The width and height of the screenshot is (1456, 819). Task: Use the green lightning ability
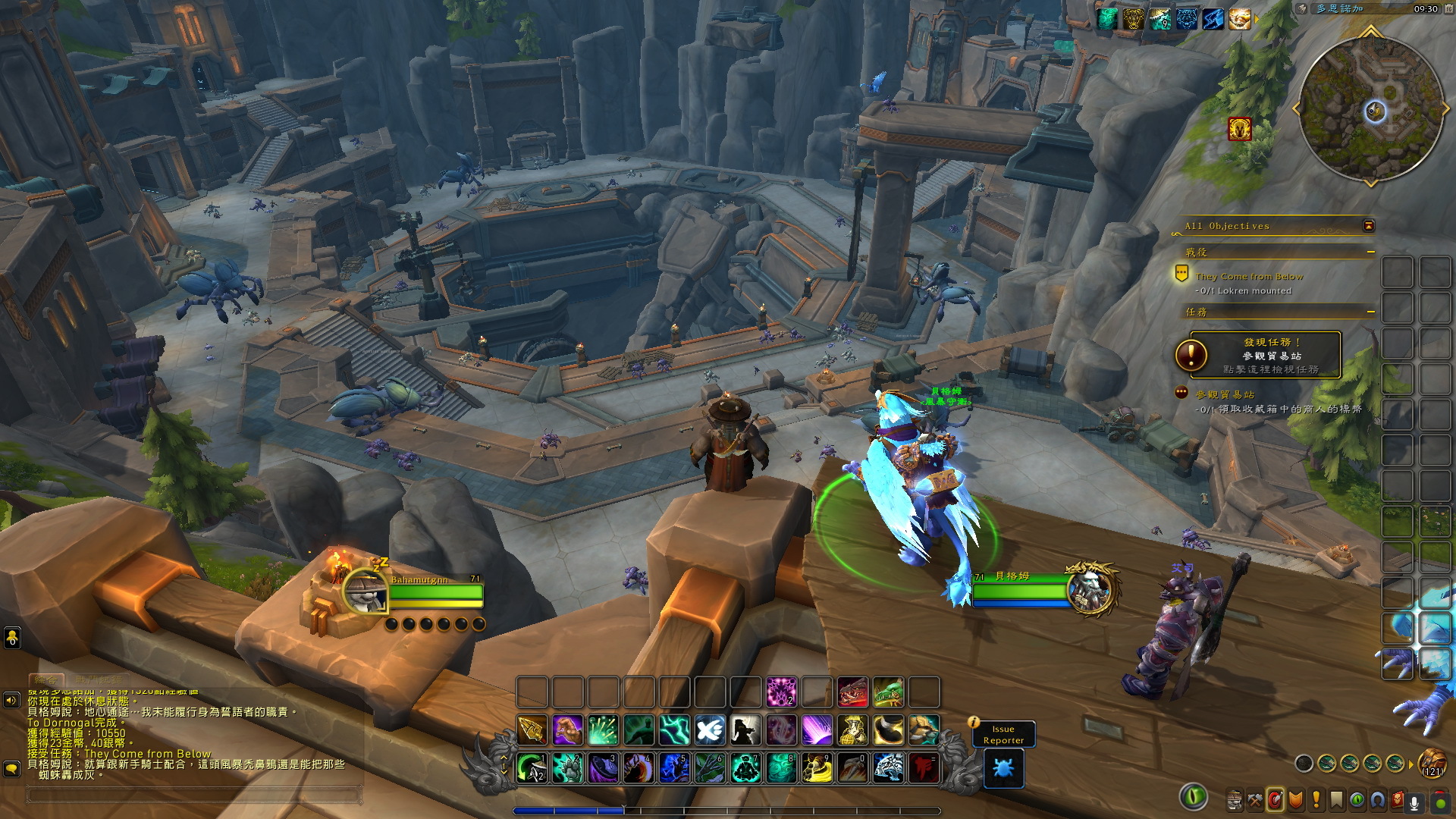click(x=674, y=730)
